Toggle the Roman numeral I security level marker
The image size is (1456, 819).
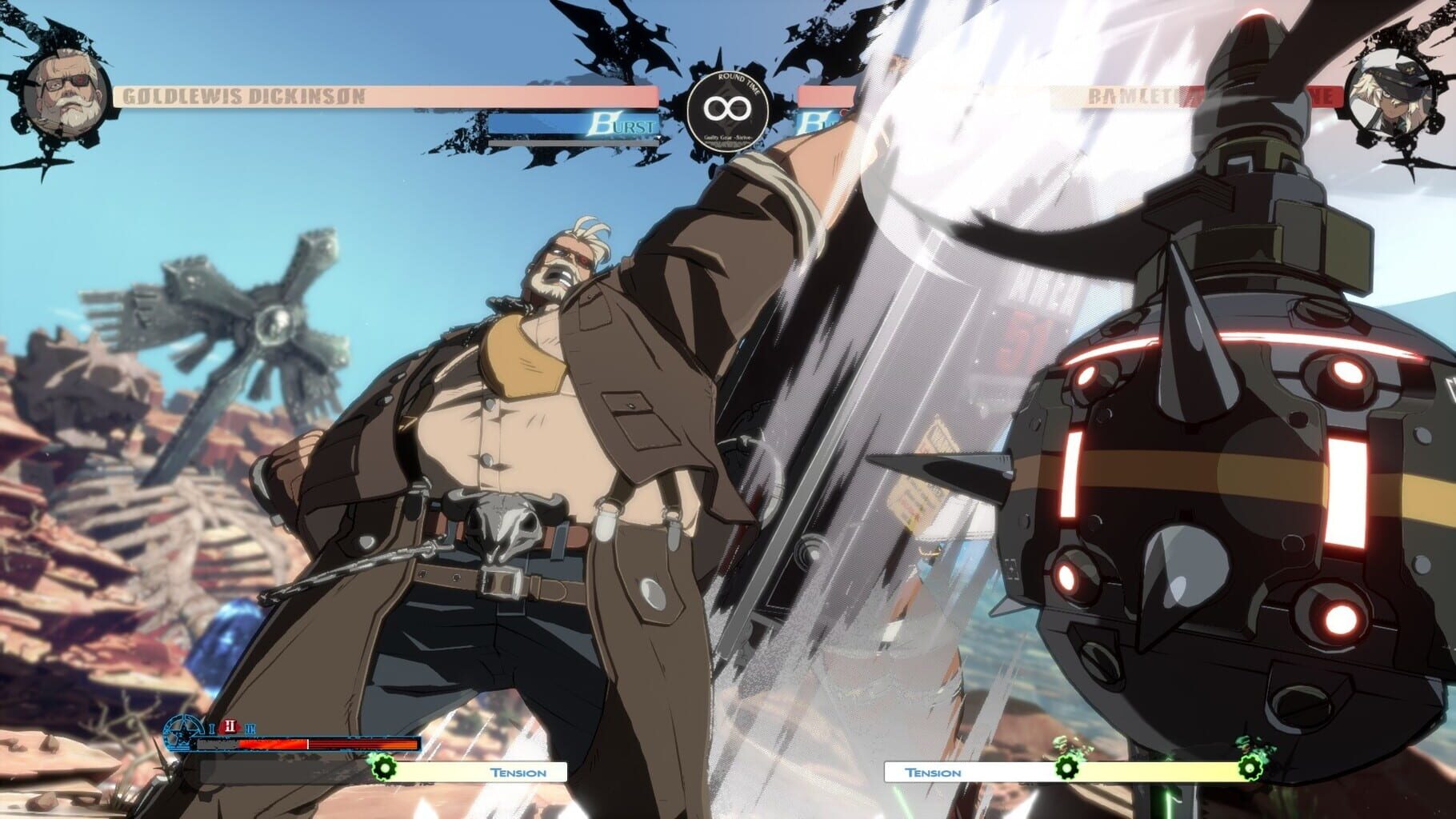[x=210, y=729]
